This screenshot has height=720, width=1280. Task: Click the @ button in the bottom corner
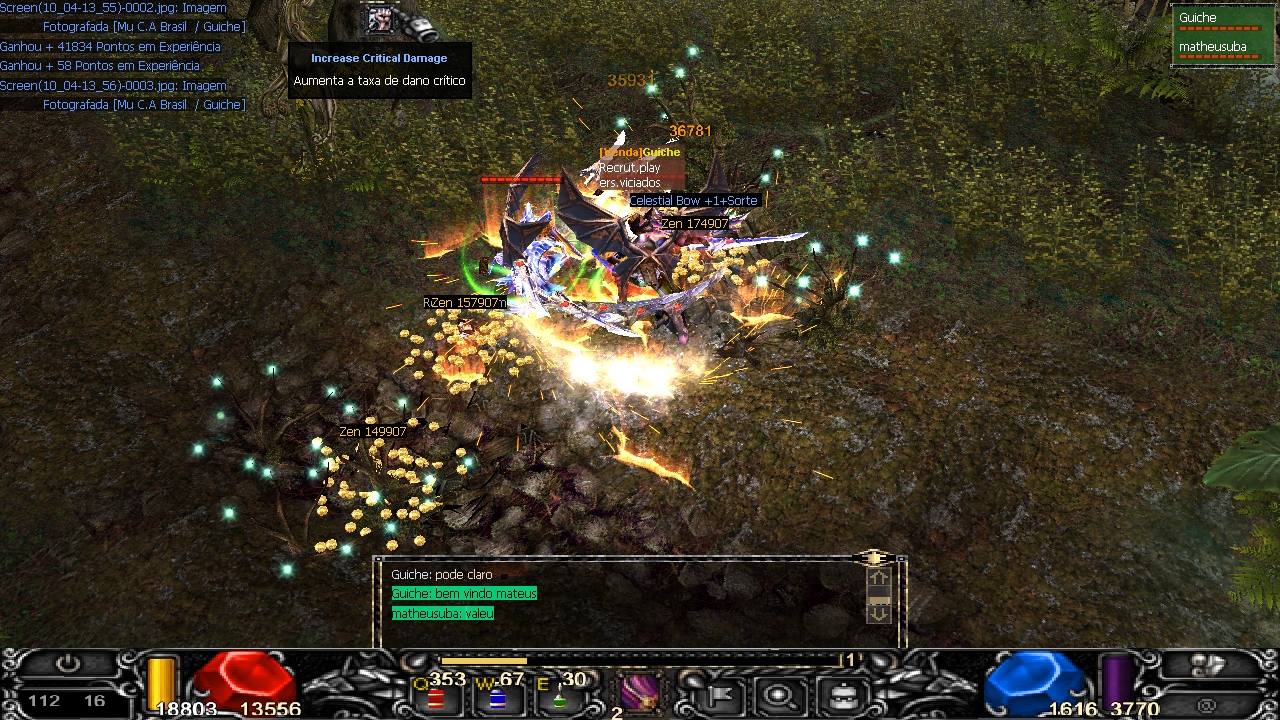(x=1207, y=704)
